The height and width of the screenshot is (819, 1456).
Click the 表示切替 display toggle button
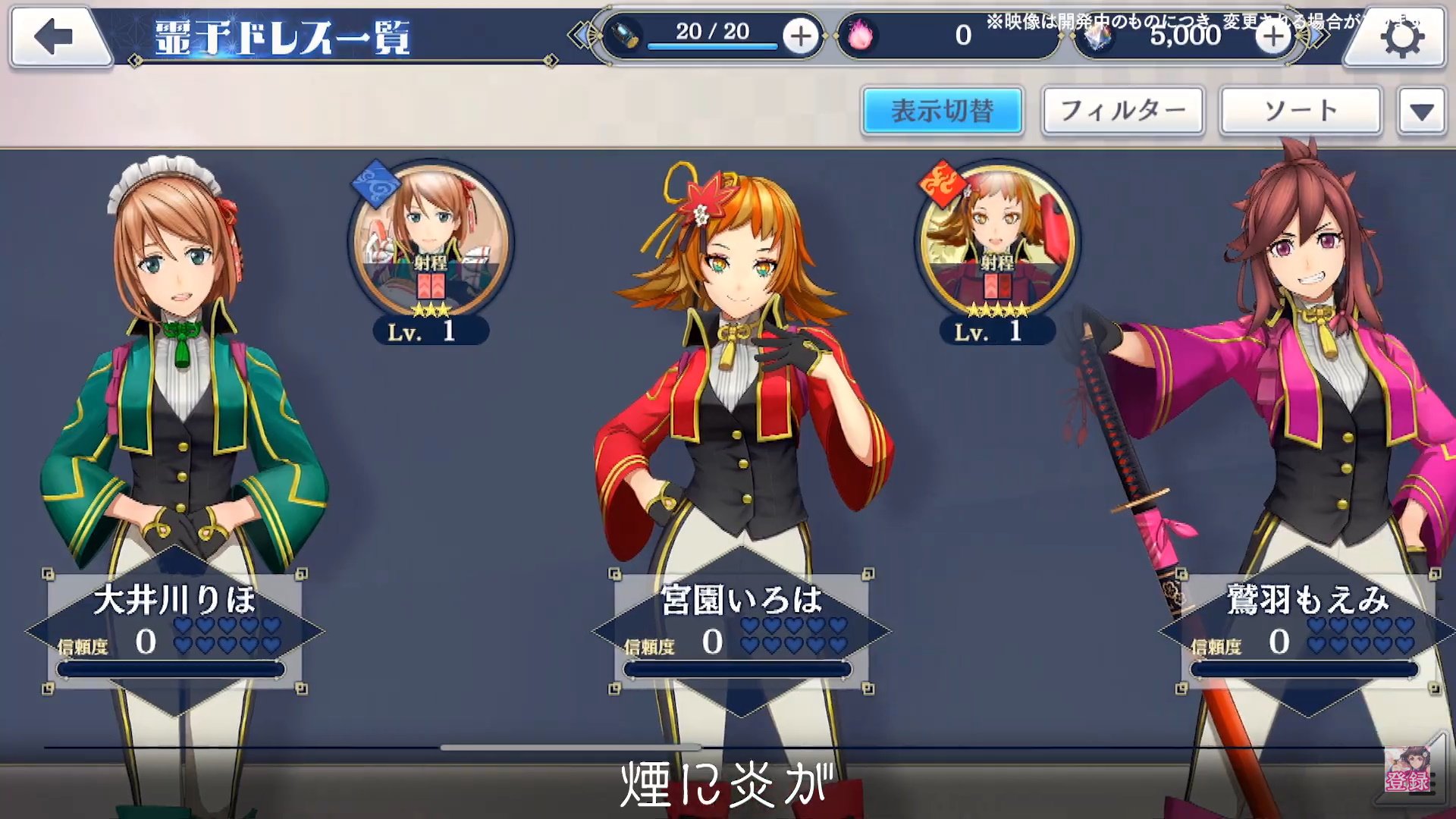pos(942,111)
